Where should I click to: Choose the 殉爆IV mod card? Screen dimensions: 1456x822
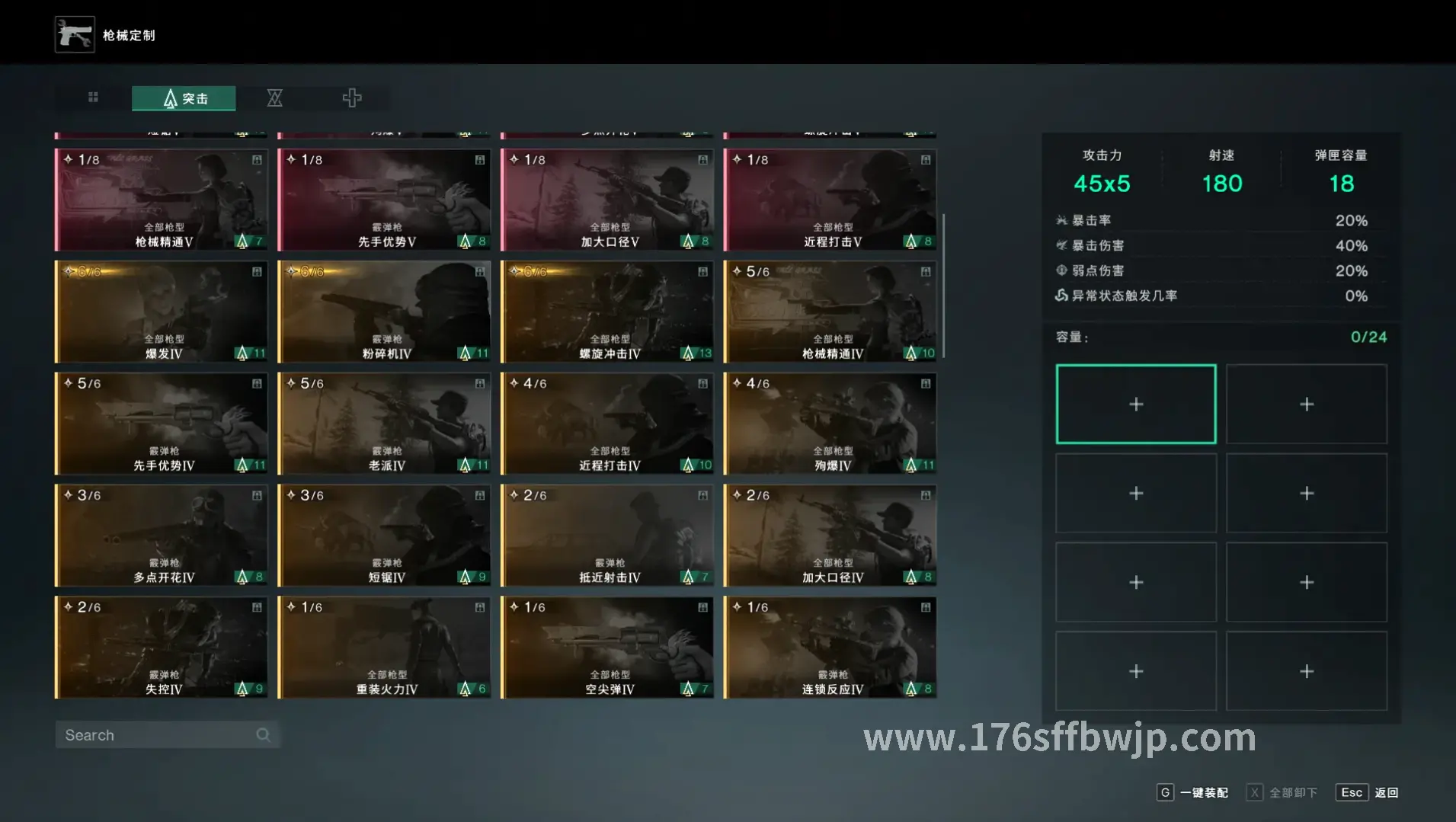tap(830, 424)
